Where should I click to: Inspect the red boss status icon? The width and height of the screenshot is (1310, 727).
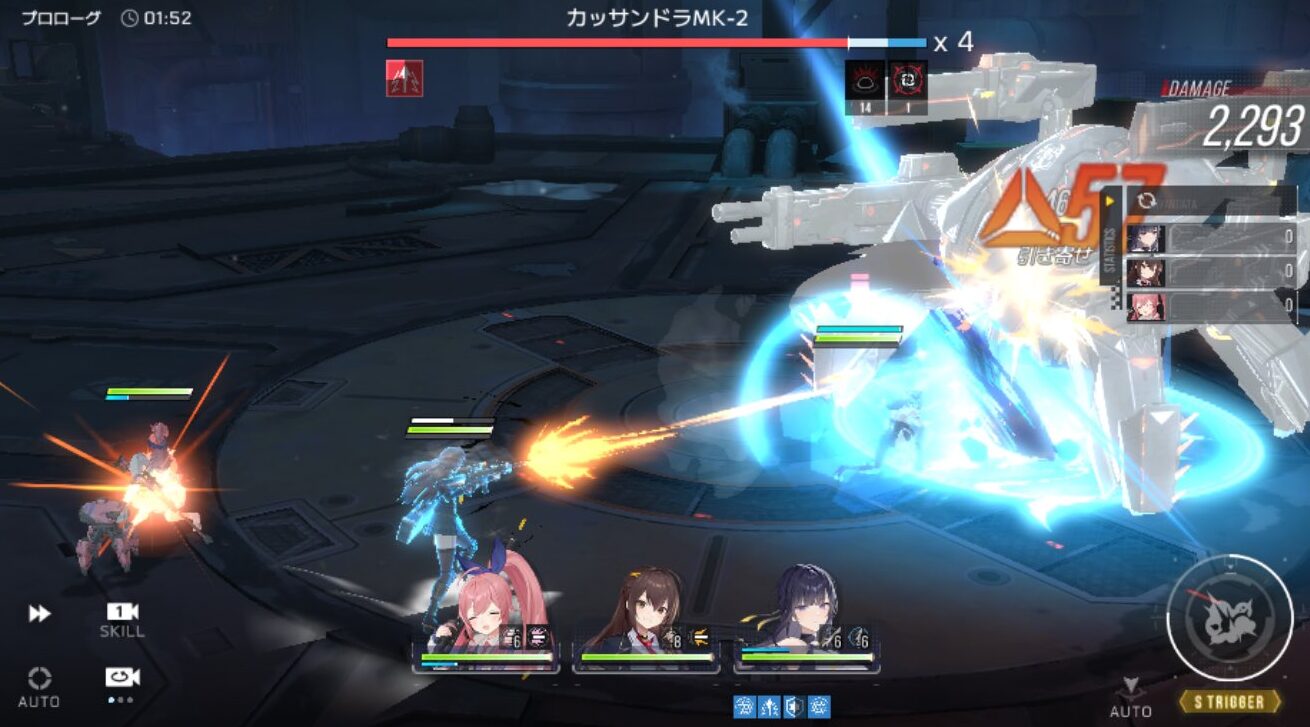coord(404,78)
